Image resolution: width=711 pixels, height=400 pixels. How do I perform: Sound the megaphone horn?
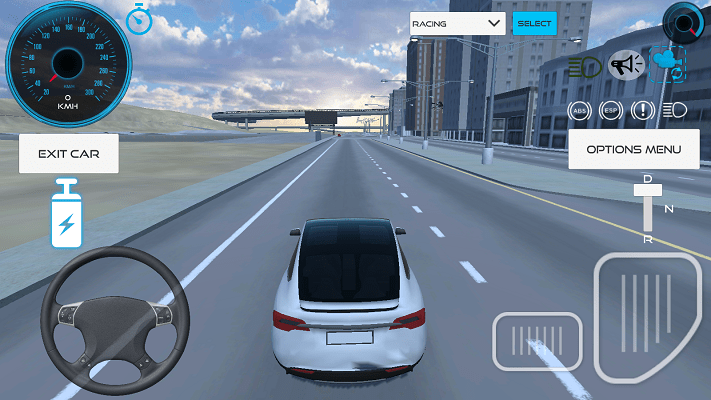626,66
